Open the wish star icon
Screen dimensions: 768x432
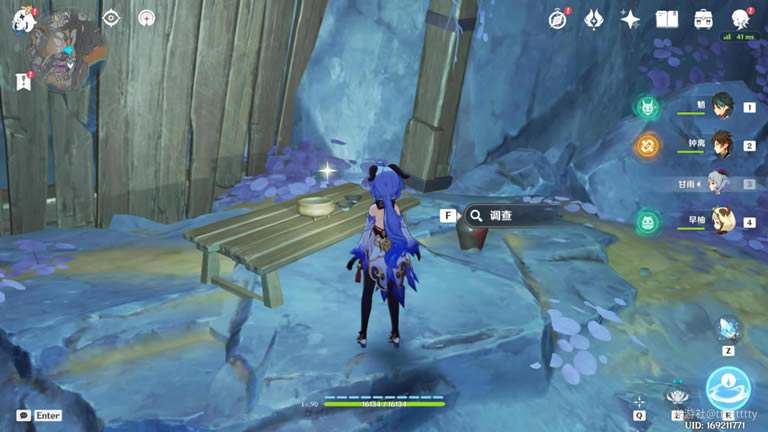pyautogui.click(x=630, y=19)
